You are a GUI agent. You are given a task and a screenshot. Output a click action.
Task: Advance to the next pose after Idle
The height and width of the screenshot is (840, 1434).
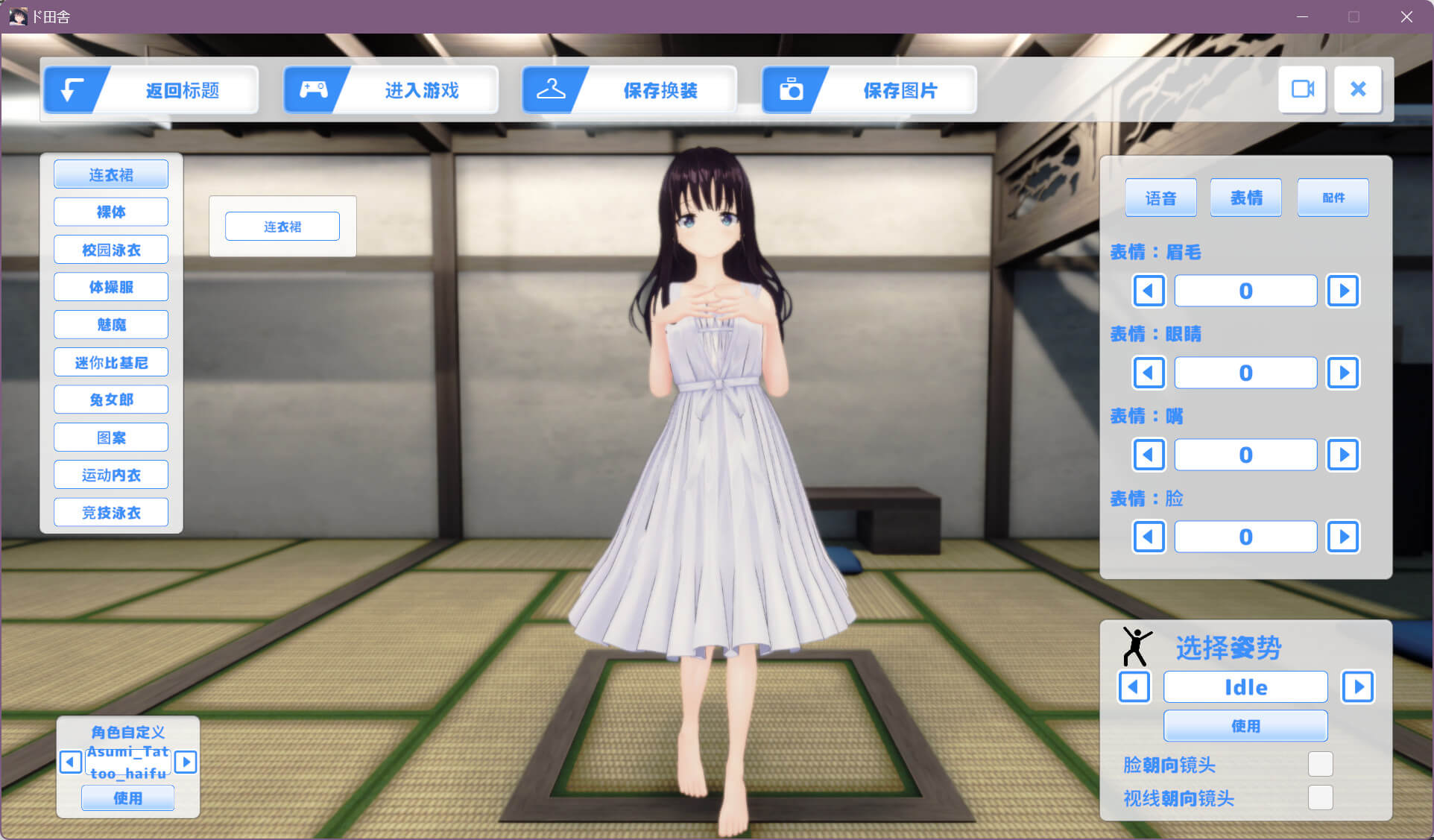pos(1358,686)
